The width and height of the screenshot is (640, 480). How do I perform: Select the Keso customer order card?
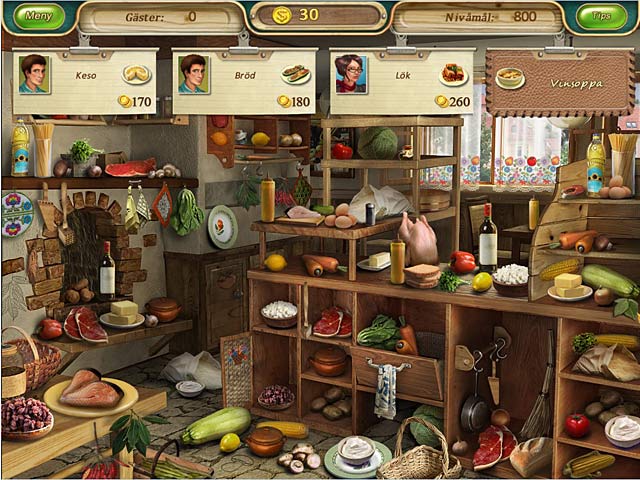click(x=86, y=82)
